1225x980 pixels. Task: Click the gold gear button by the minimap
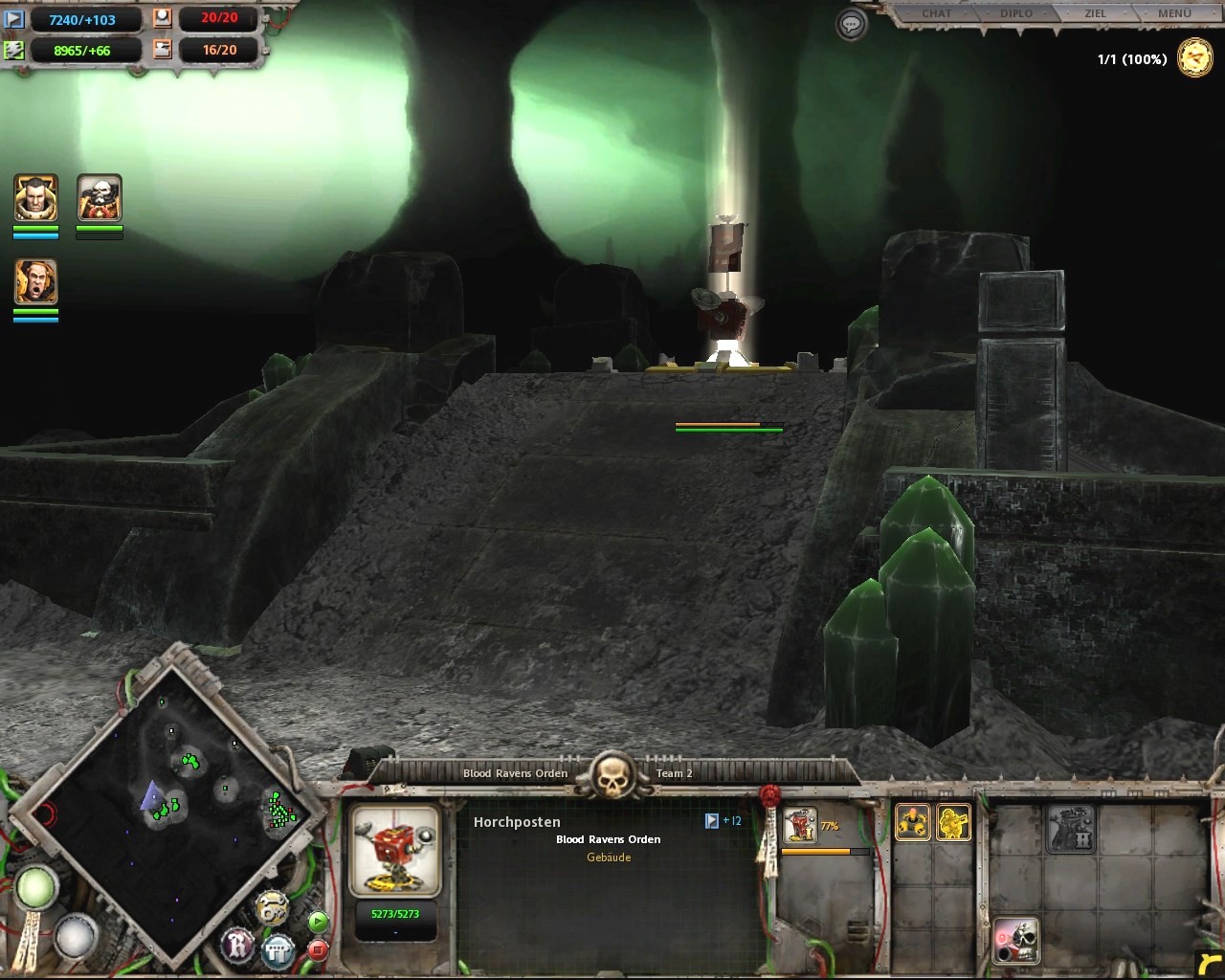[273, 907]
